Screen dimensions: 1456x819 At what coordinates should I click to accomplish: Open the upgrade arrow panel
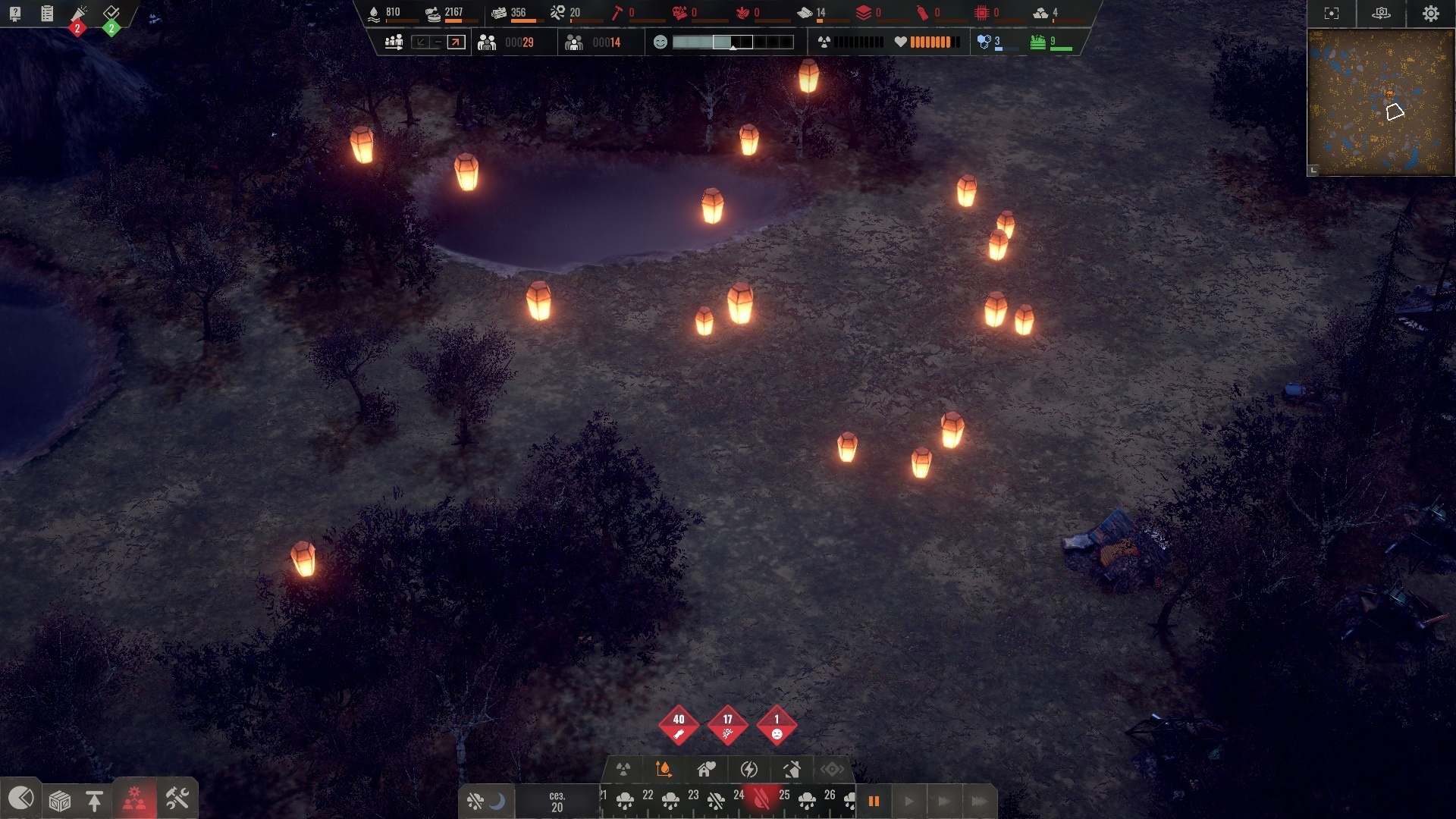tap(95, 800)
